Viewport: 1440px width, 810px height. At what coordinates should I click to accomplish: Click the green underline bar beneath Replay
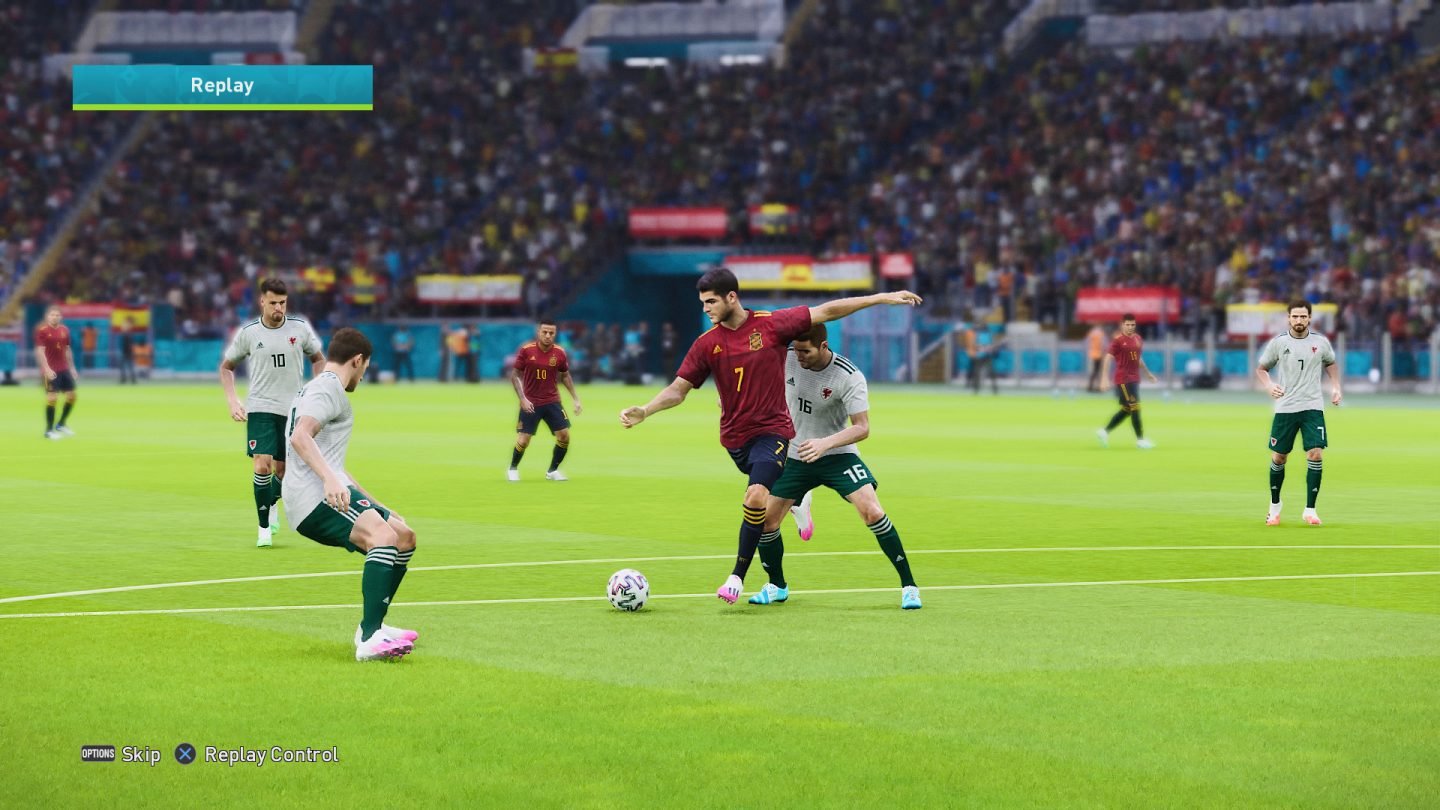220,105
